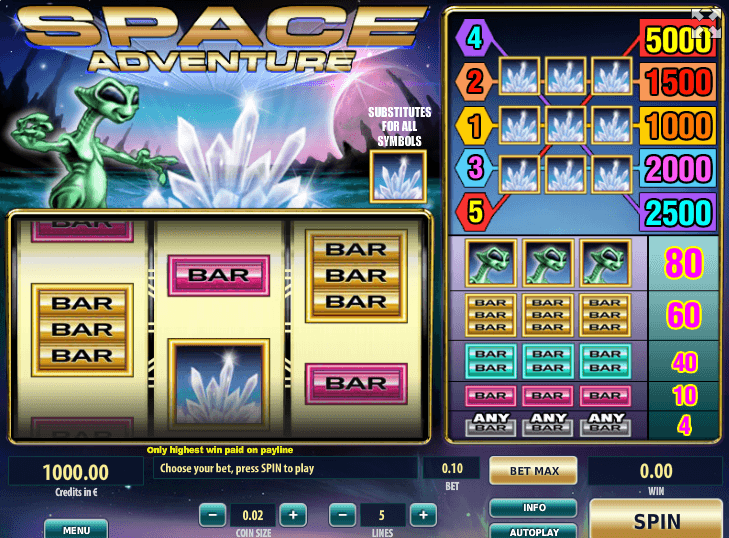Toggle fullscreen with the corner arrows icon
Viewport: 729px width, 538px height.
[706, 23]
